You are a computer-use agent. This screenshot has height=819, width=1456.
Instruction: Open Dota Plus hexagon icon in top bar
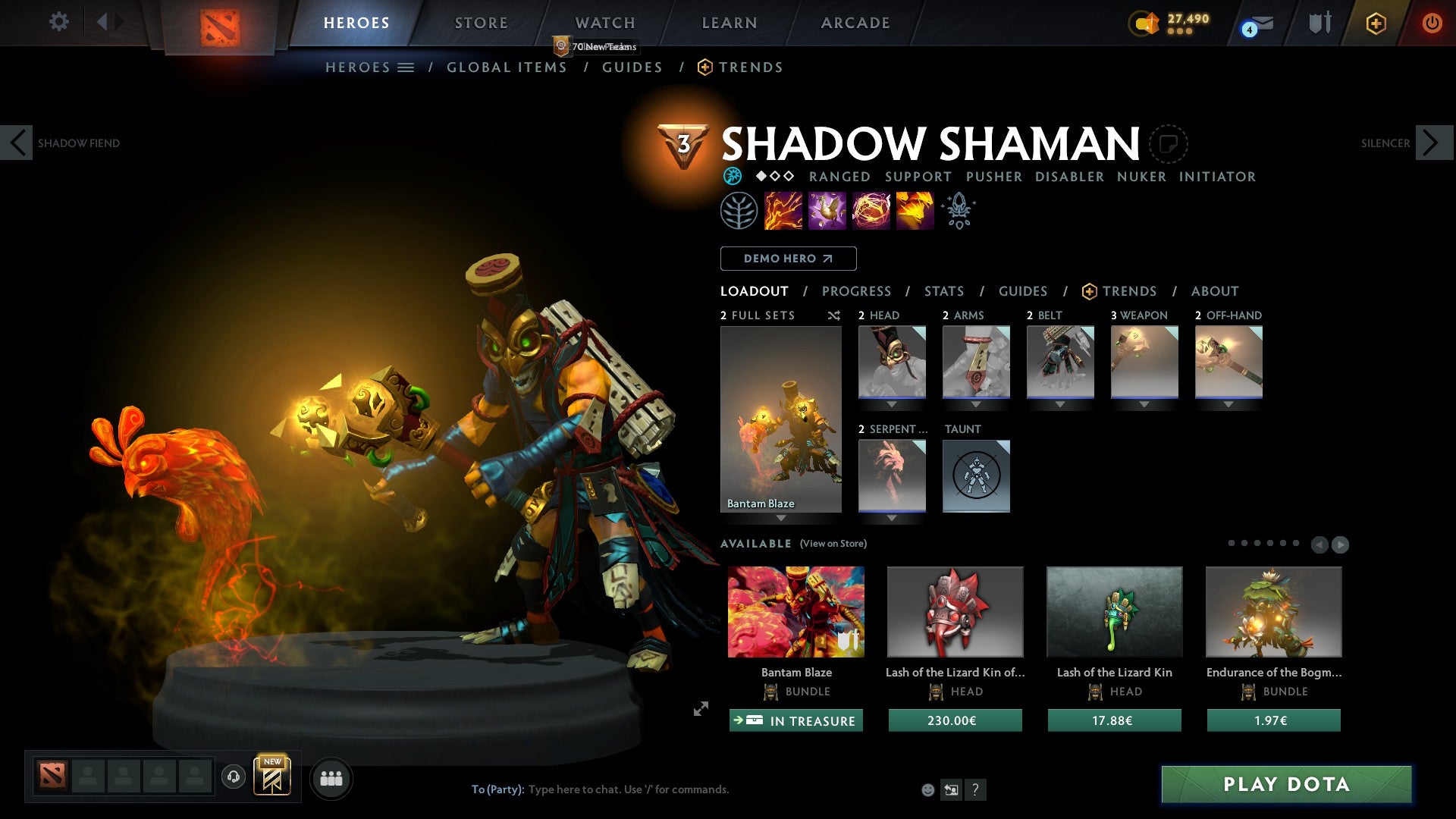[1375, 23]
